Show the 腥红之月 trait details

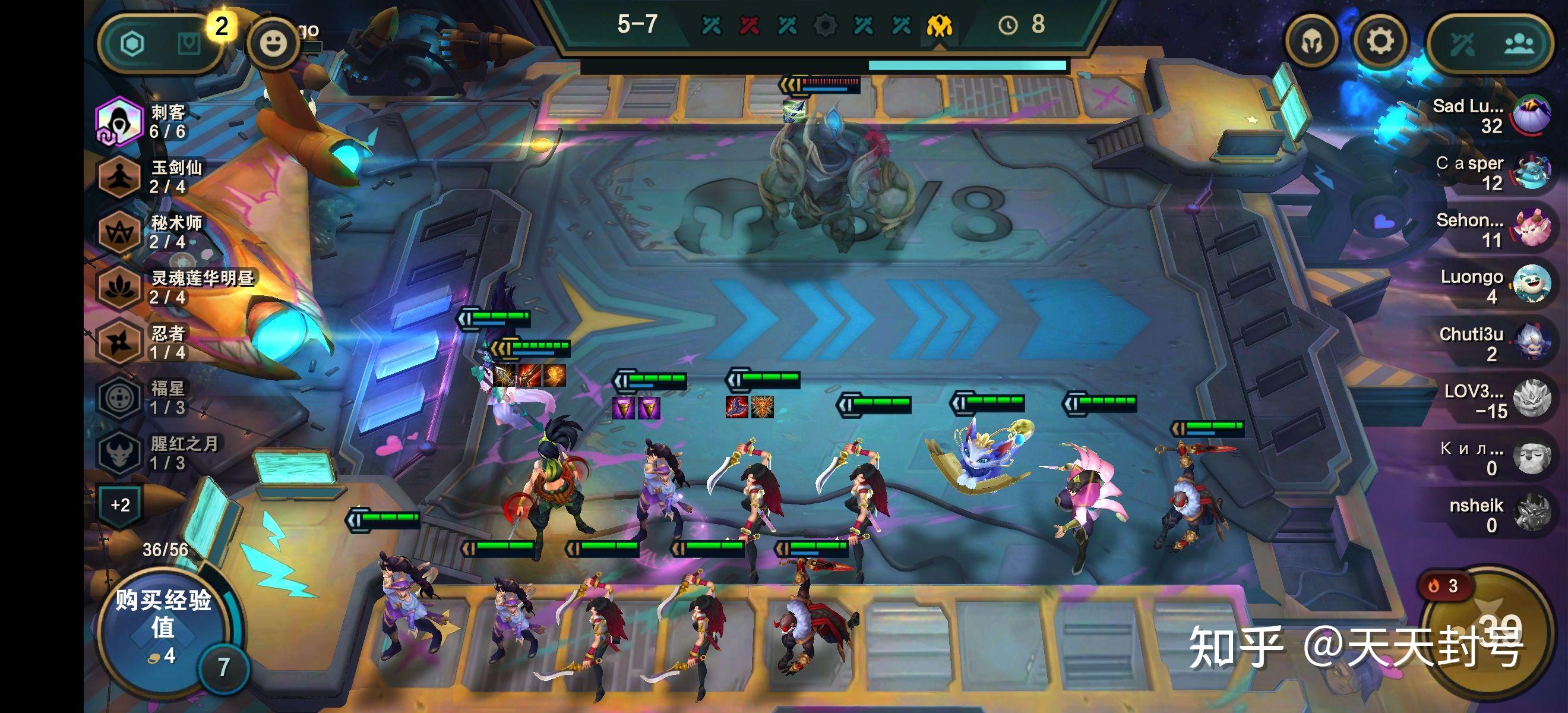(x=119, y=453)
